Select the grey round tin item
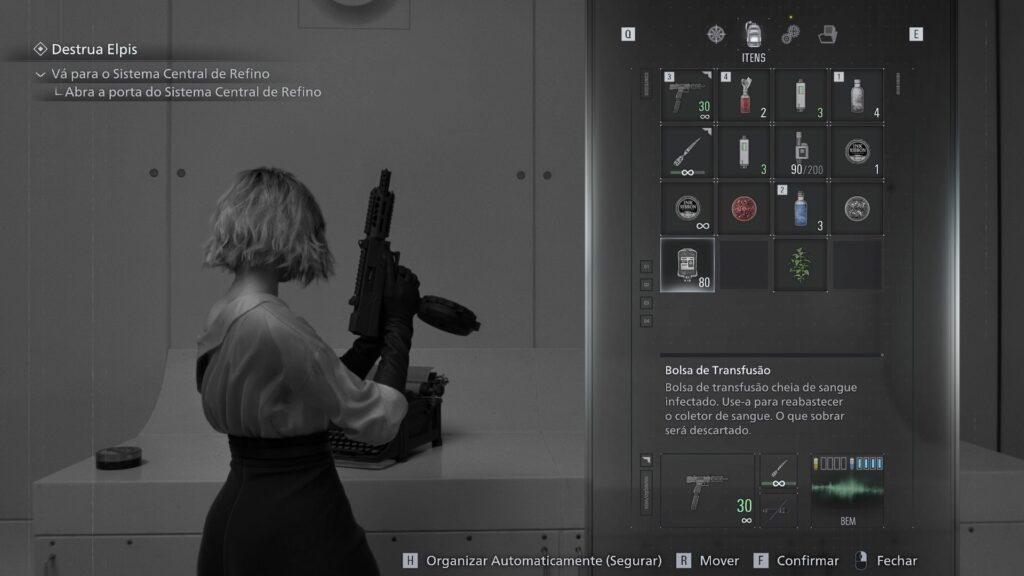Viewport: 1024px width, 576px height. tap(857, 208)
